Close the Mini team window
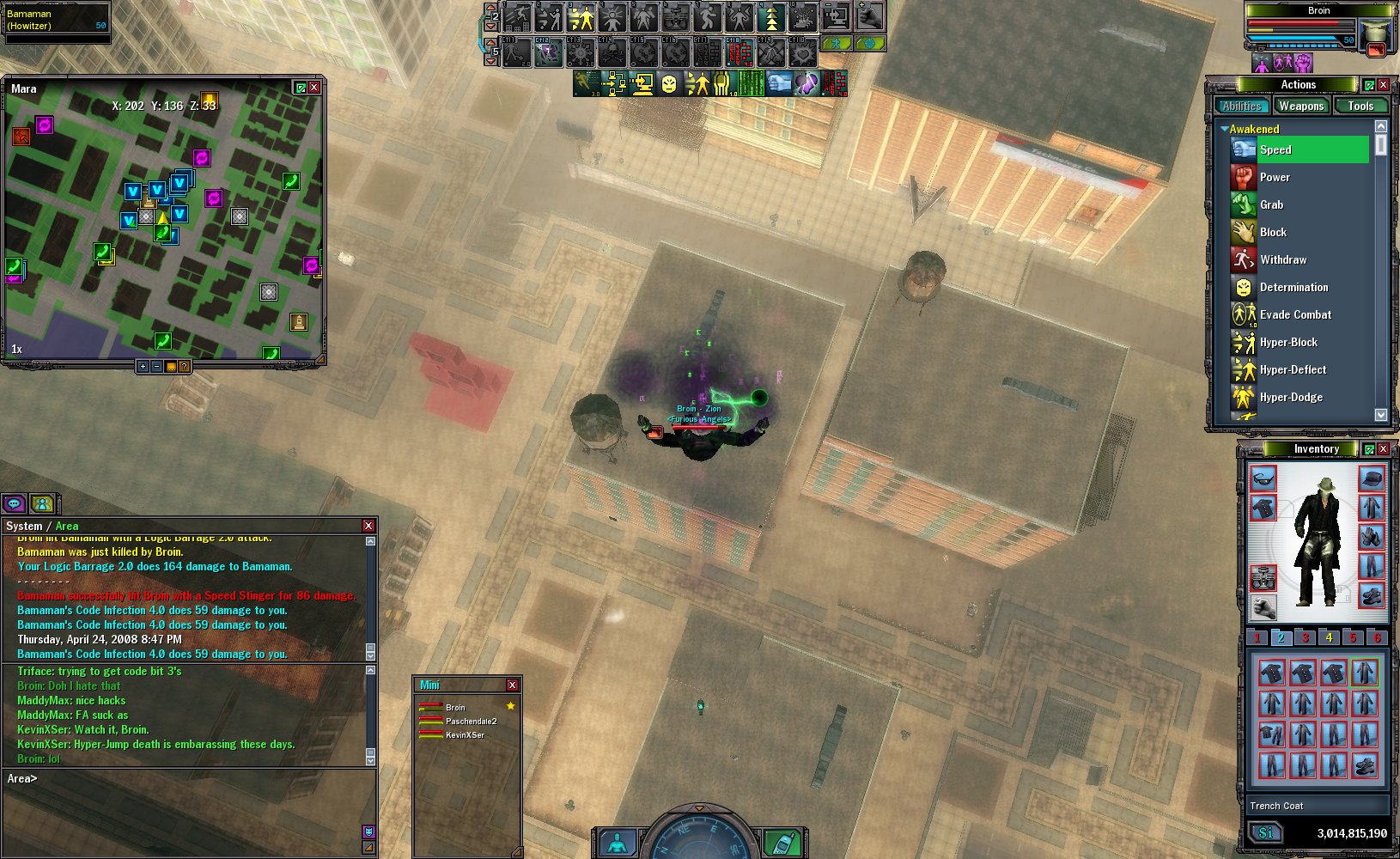The height and width of the screenshot is (859, 1400). [x=512, y=685]
